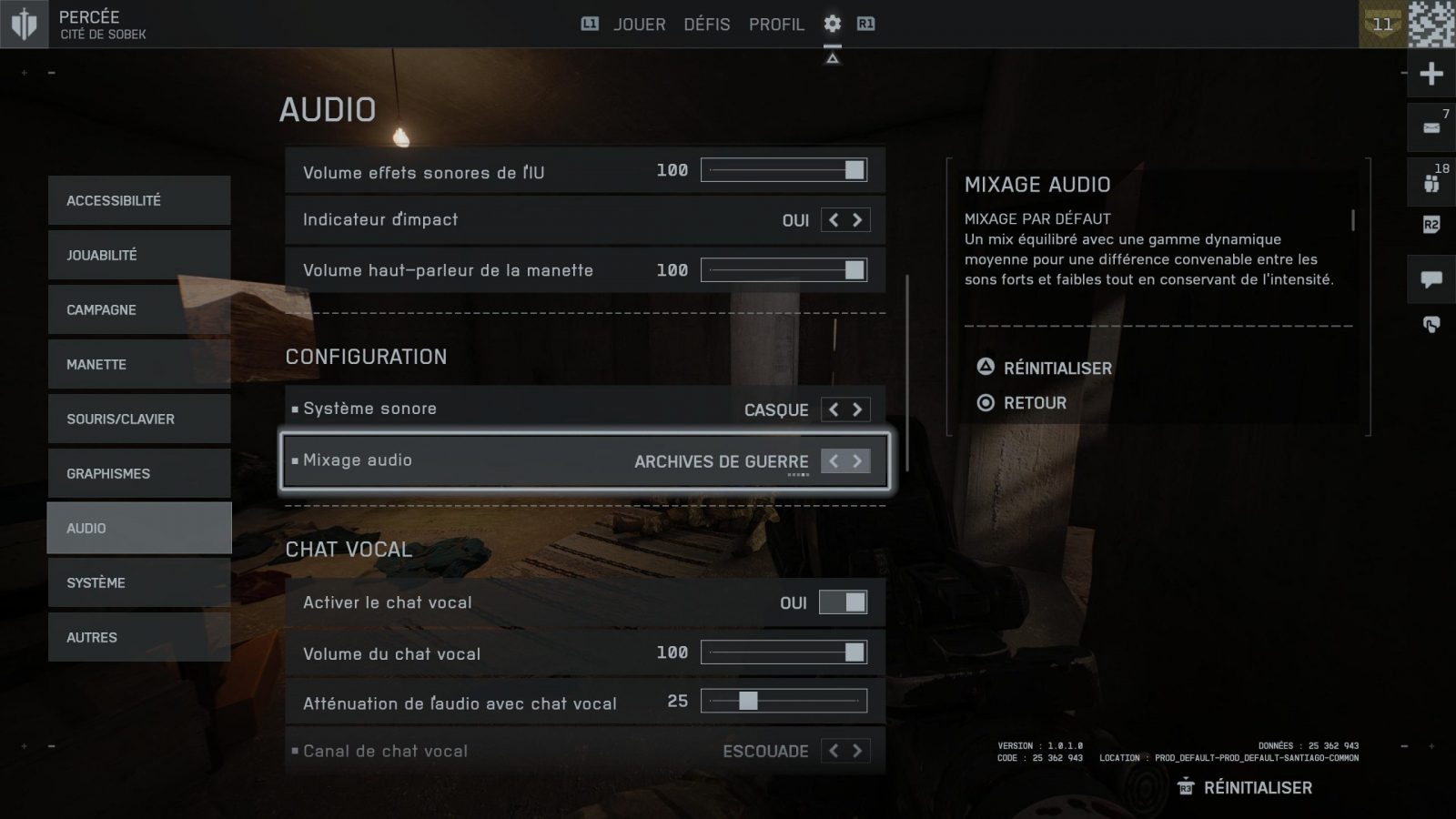Choose previous Système sonore option
The height and width of the screenshot is (819, 1456).
(x=834, y=409)
